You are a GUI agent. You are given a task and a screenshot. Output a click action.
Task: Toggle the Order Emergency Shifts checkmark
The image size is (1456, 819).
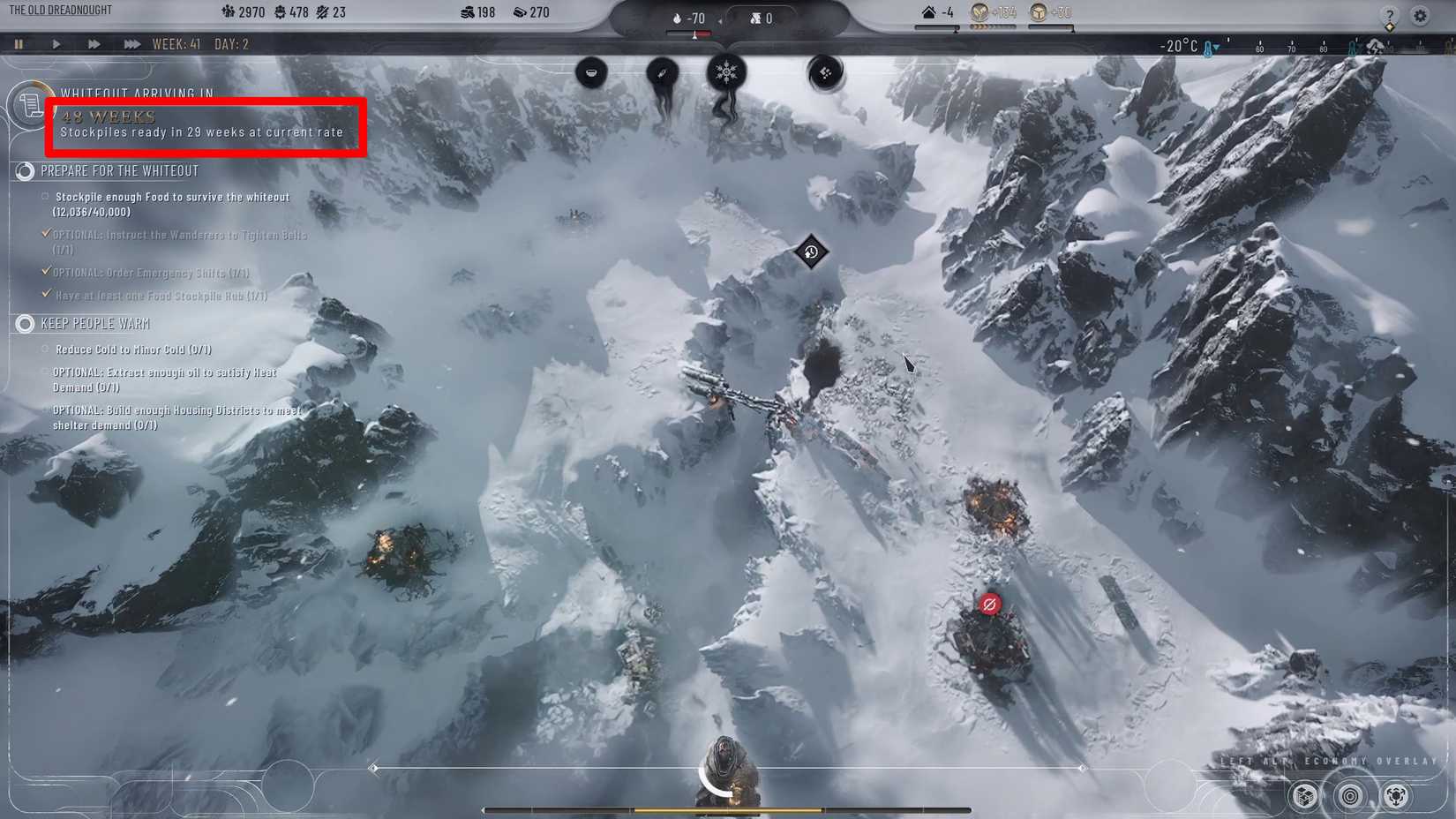47,271
